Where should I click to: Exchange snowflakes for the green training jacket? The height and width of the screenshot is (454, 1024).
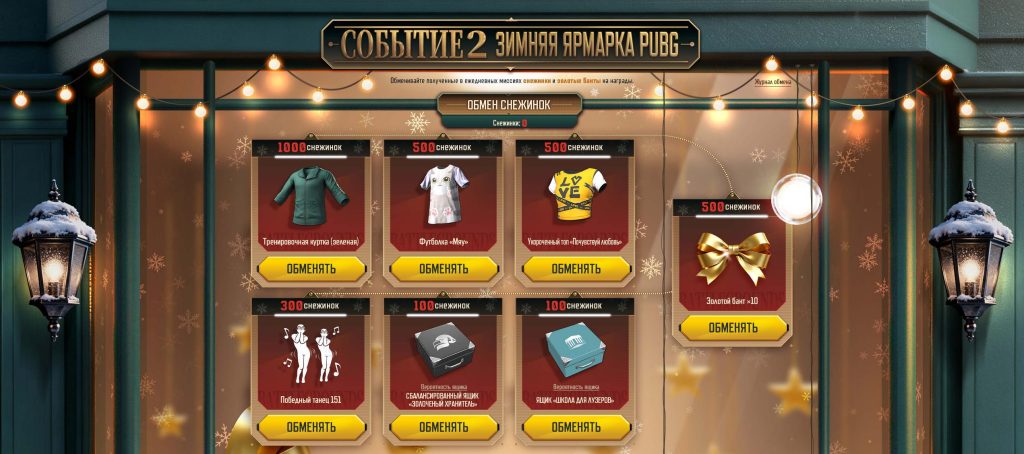coord(311,268)
